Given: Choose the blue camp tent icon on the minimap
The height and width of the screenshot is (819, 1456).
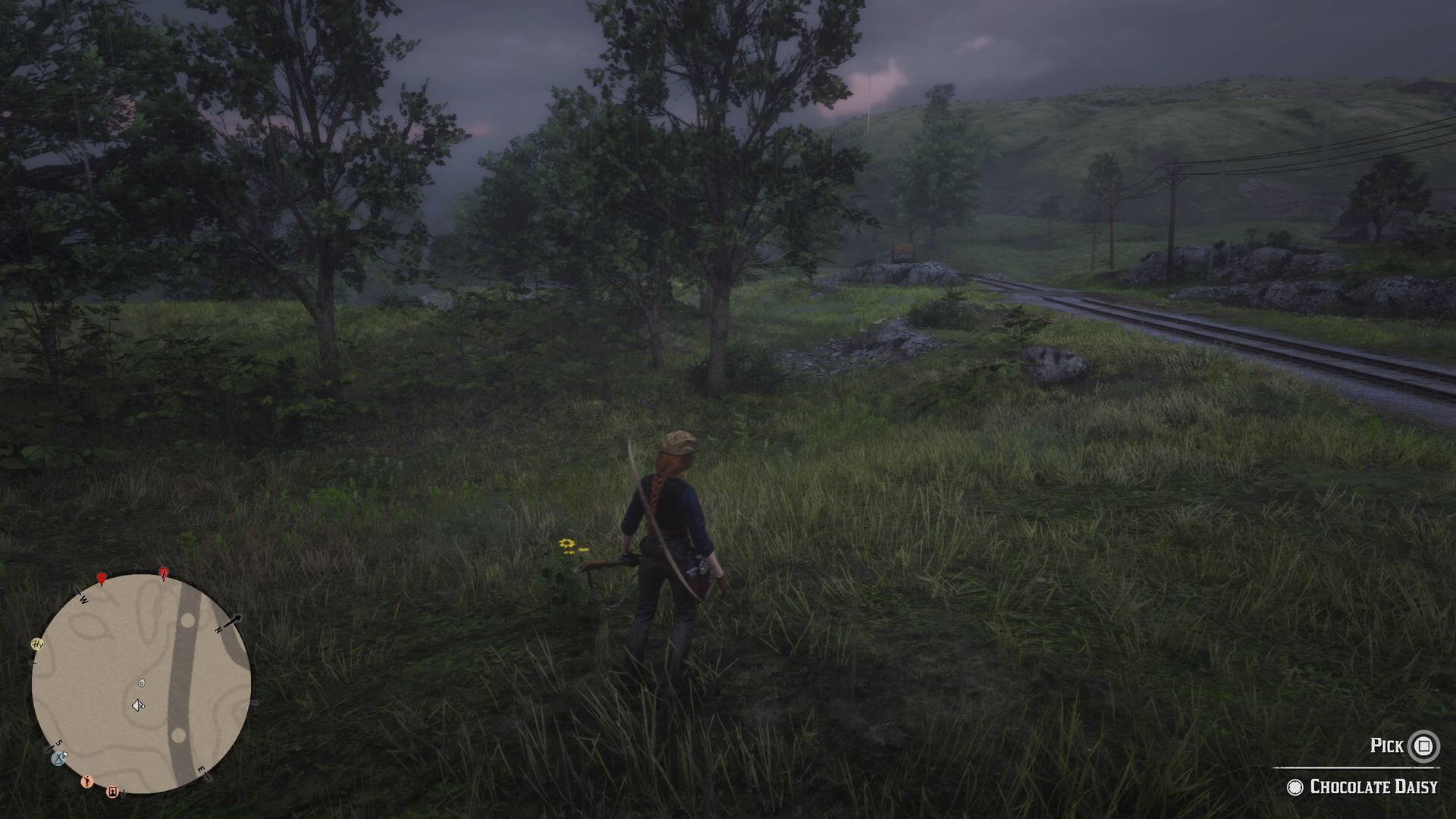Looking at the screenshot, I should point(59,757).
